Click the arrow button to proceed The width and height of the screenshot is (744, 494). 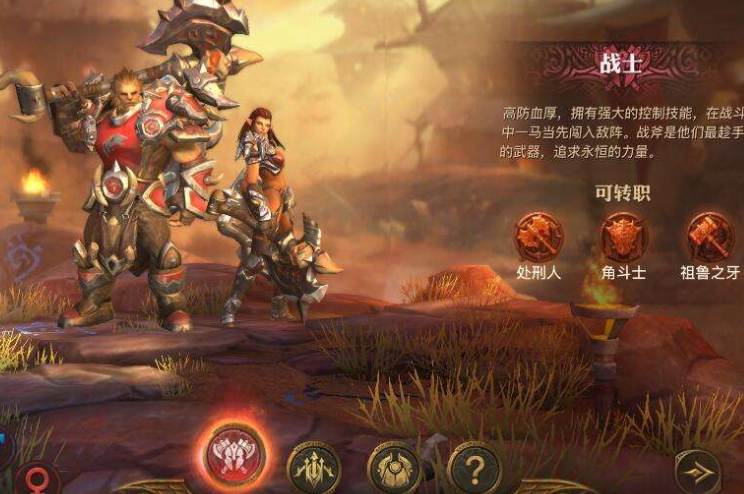point(697,472)
